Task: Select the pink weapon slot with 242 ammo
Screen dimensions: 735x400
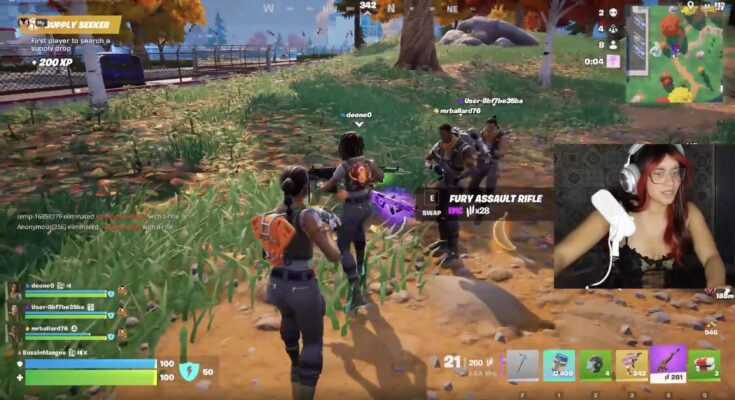Action: click(x=631, y=365)
